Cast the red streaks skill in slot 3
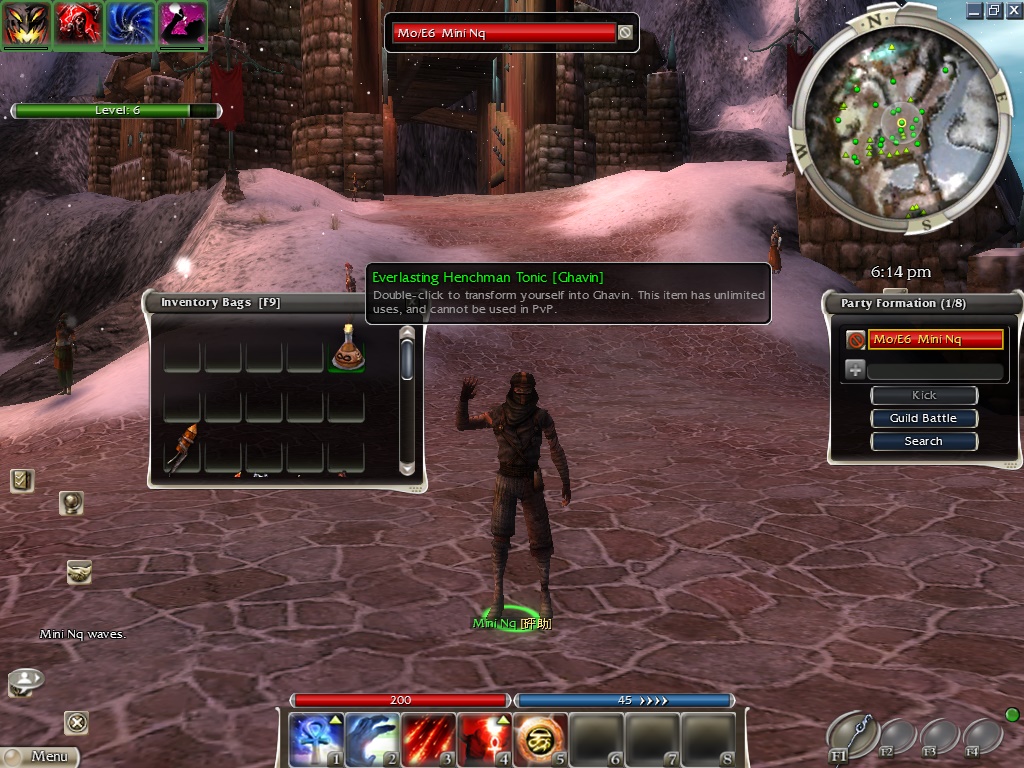Image resolution: width=1024 pixels, height=768 pixels. (x=428, y=739)
